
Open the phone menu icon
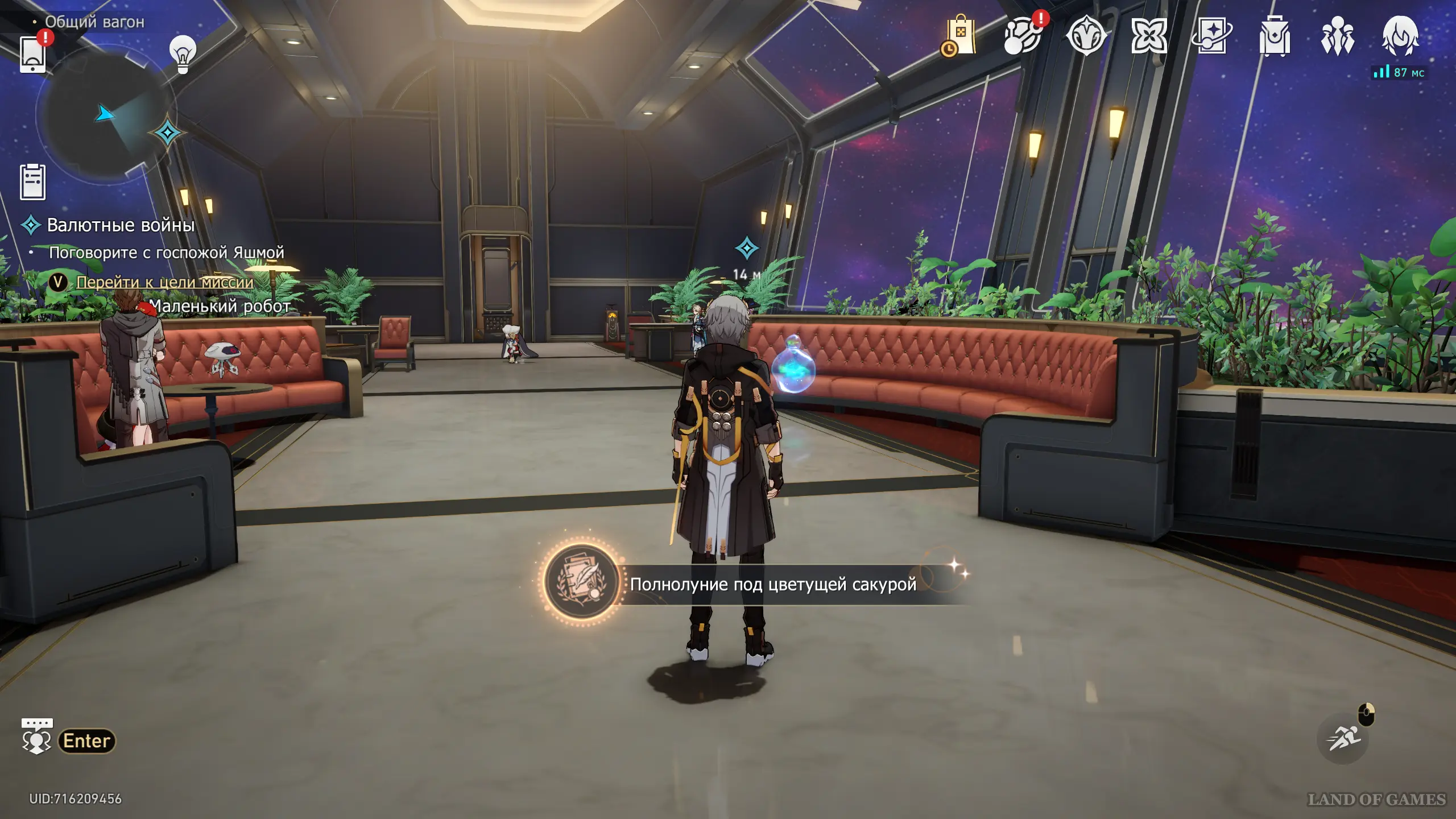tap(32, 54)
